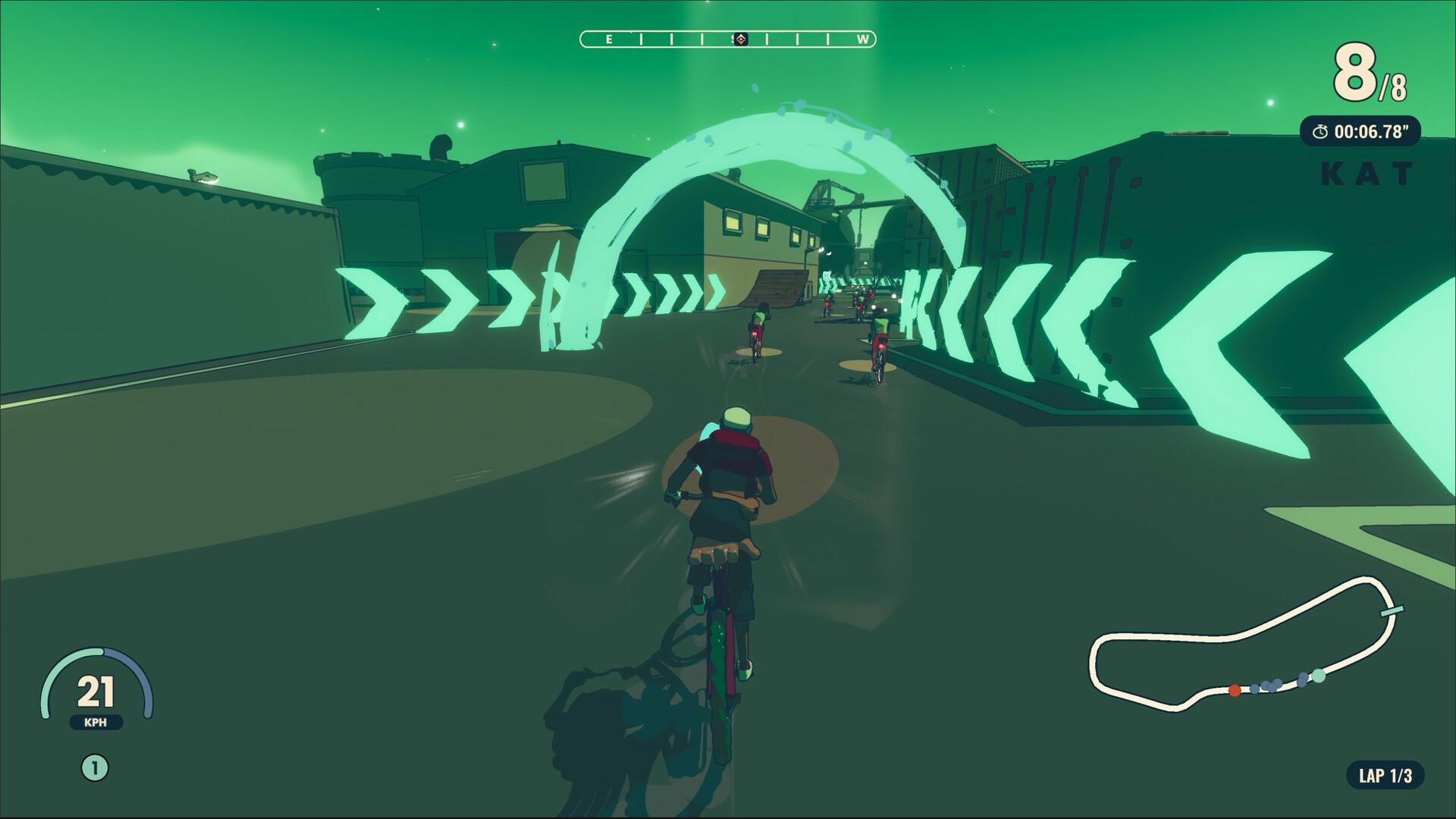This screenshot has width=1456, height=819.
Task: Toggle the KPH speed unit label
Action: point(96,723)
